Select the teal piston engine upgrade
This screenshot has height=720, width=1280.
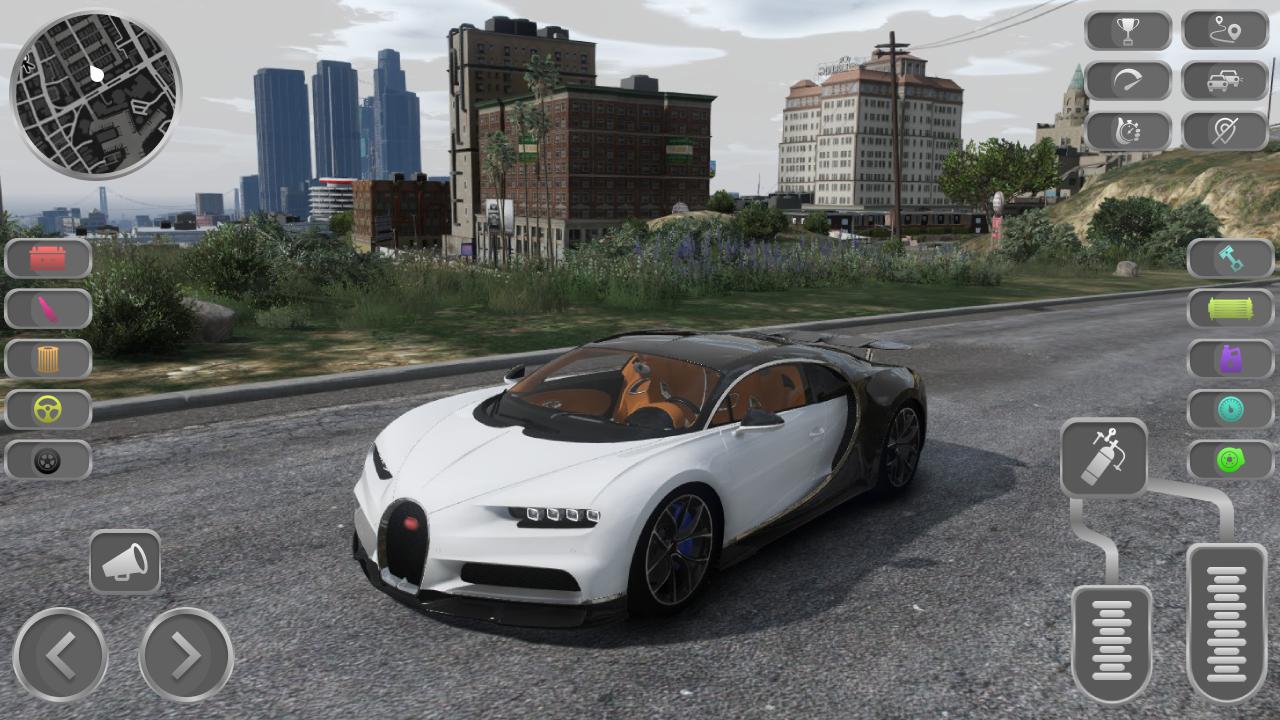[x=1230, y=258]
